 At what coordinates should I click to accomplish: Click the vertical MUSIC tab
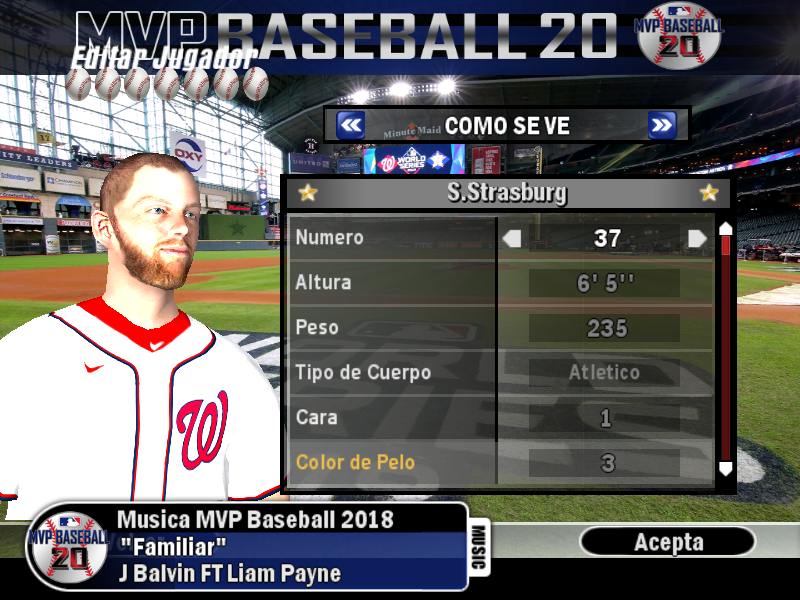479,548
